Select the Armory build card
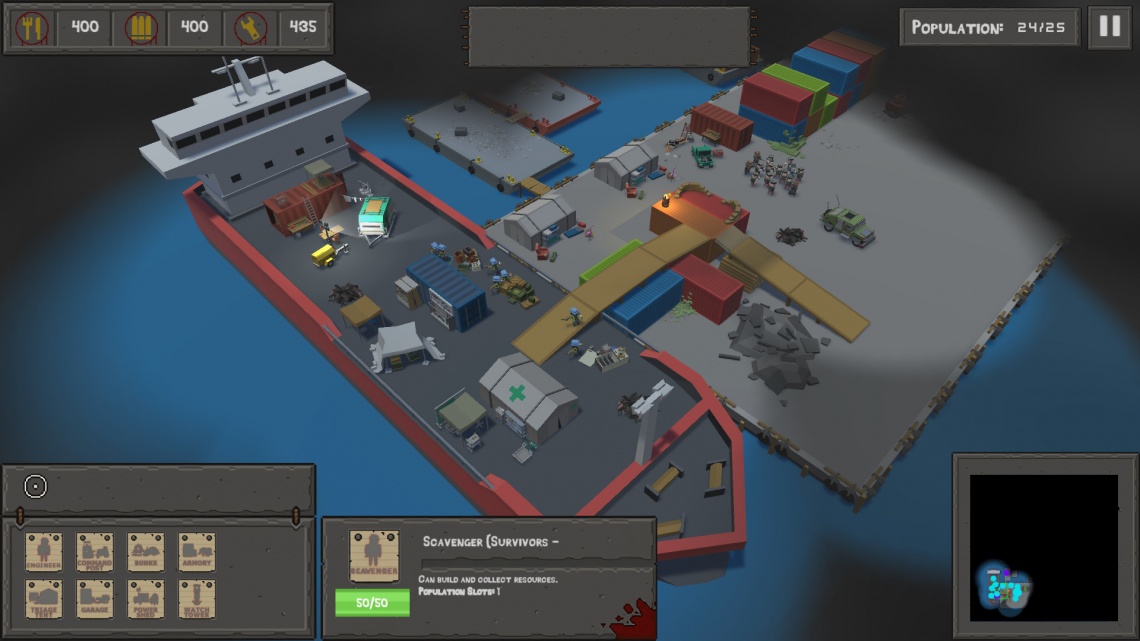 point(197,552)
